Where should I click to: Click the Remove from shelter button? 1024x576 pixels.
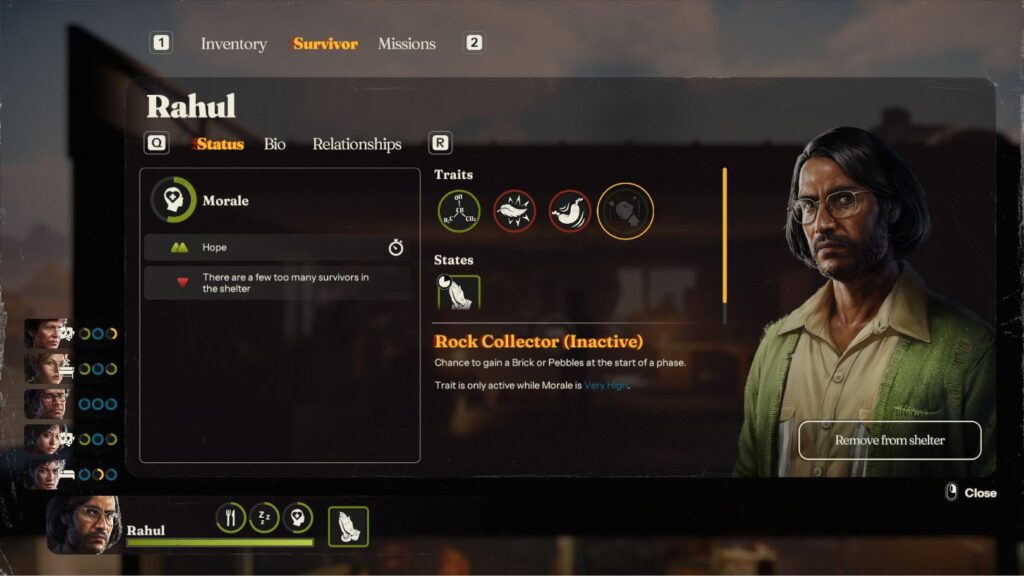coord(889,440)
